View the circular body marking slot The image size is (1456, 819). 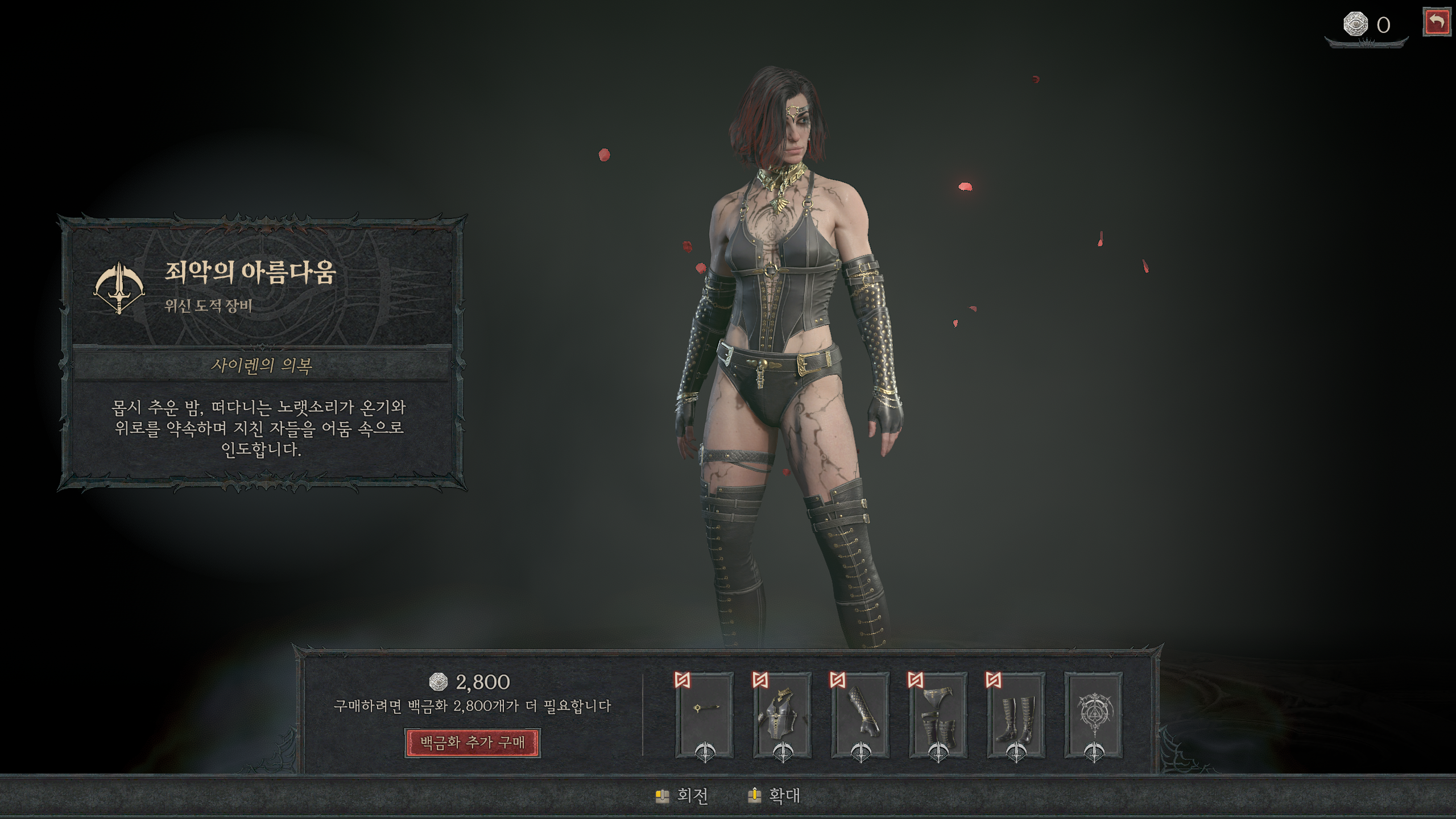pos(1094,714)
